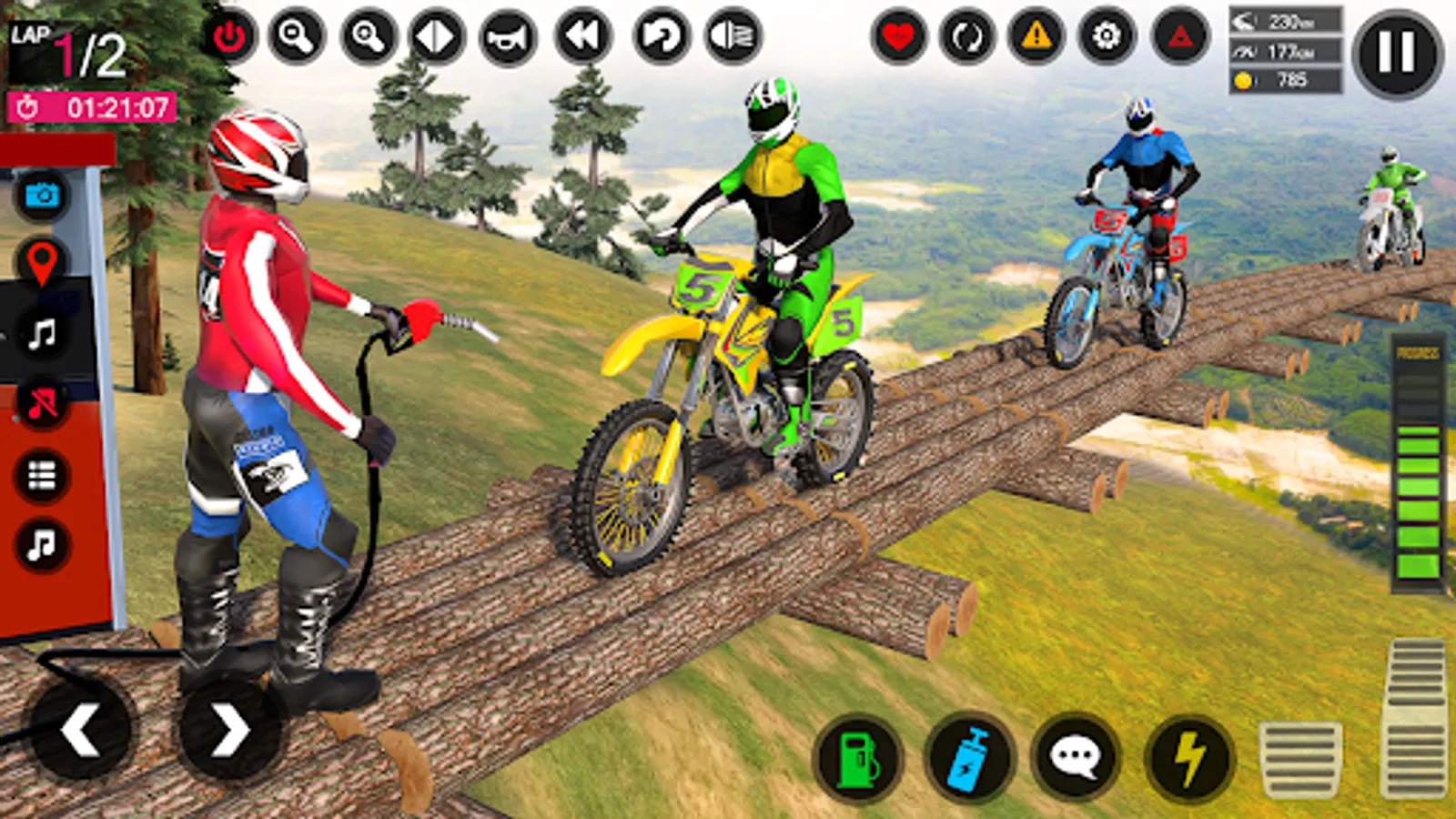Click the circular refresh arrows icon
The height and width of the screenshot is (819, 1456).
tap(966, 37)
